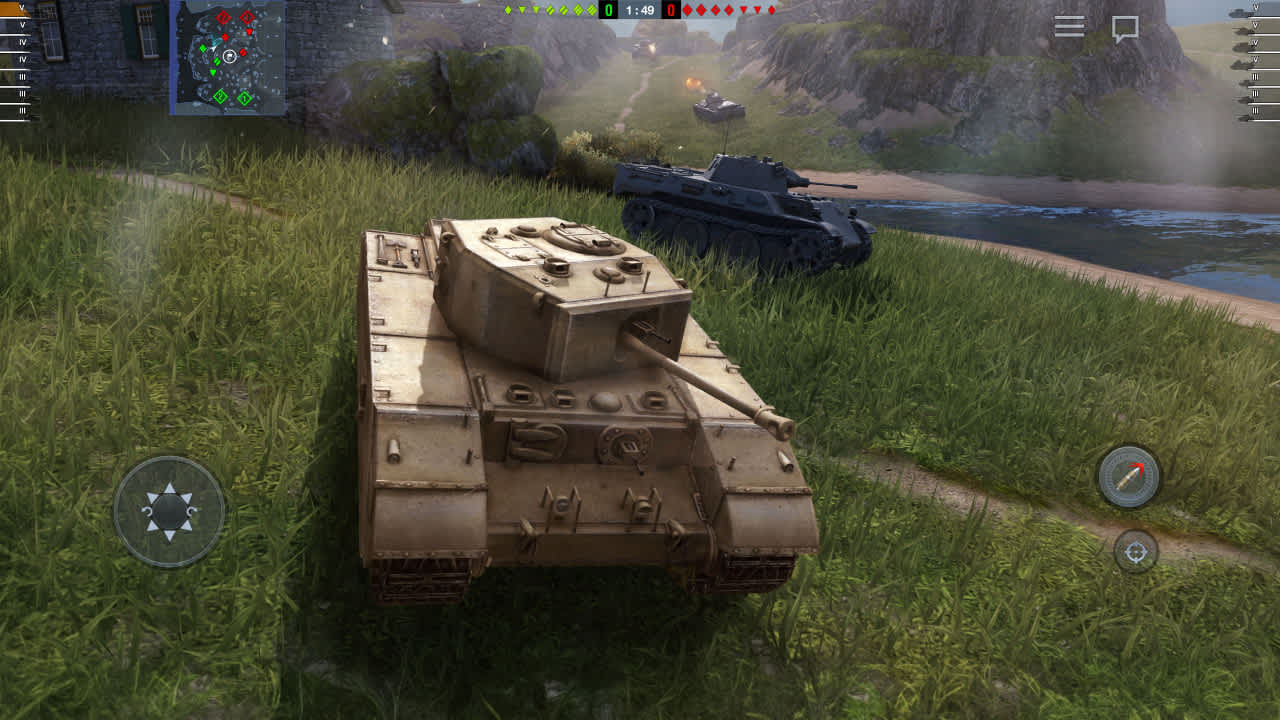Open the hamburger battle menu icon
This screenshot has width=1280, height=720.
[1068, 26]
